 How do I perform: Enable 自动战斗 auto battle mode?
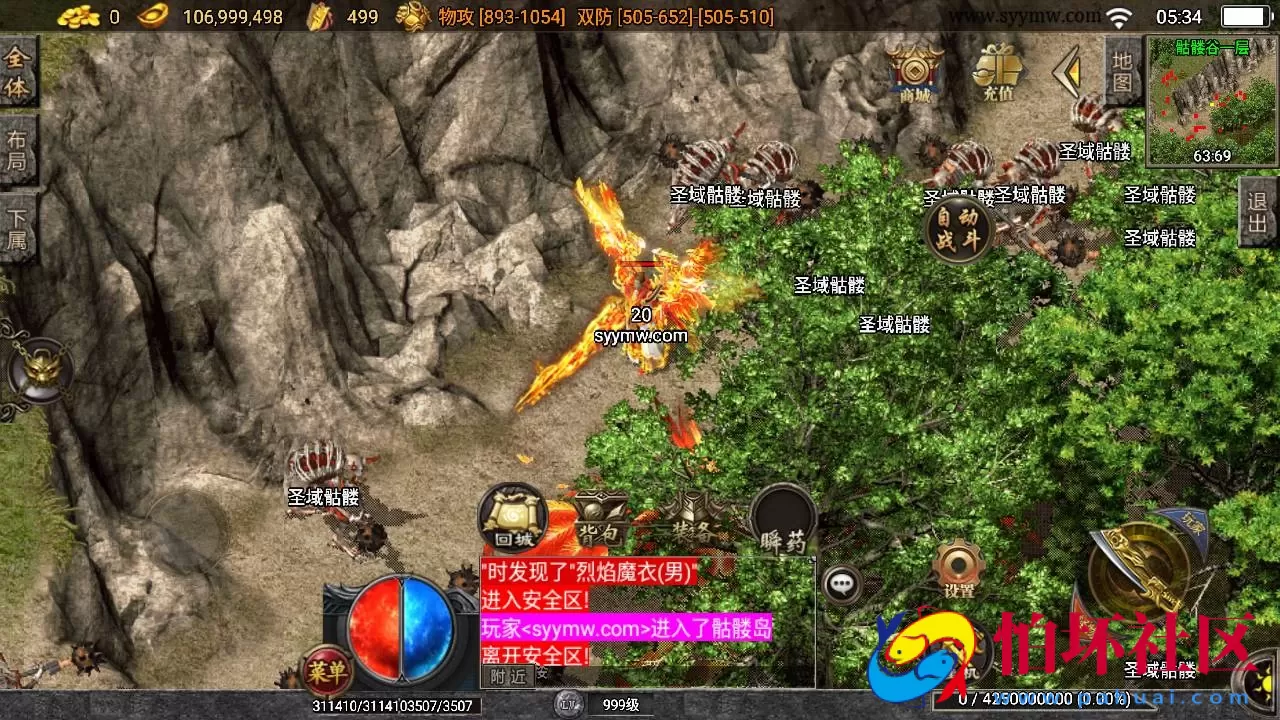(959, 229)
